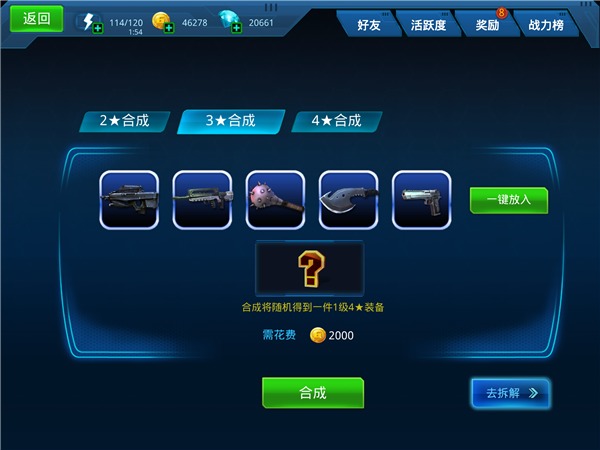
Task: Select the assault rifle slot
Action: point(202,200)
